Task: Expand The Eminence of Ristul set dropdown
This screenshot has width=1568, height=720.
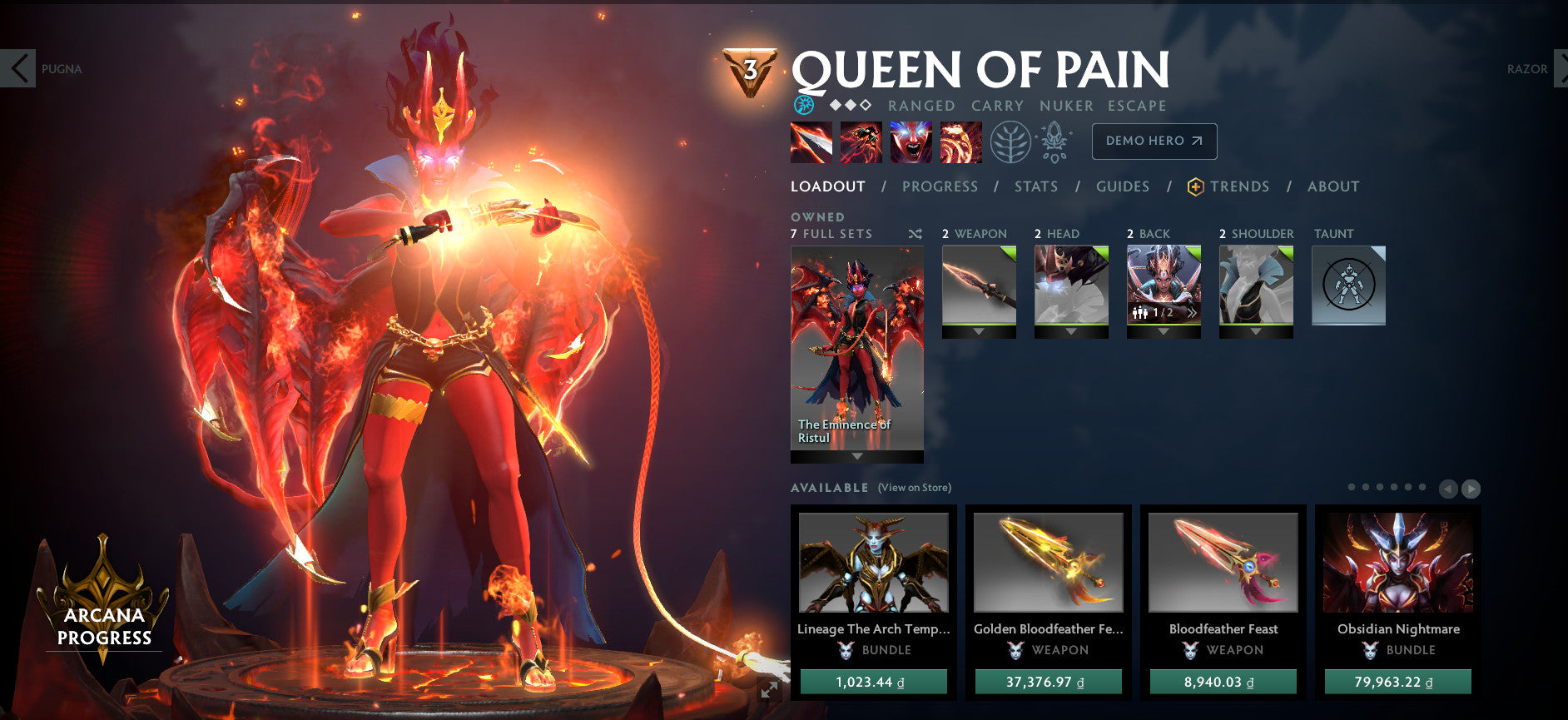Action: (x=855, y=456)
